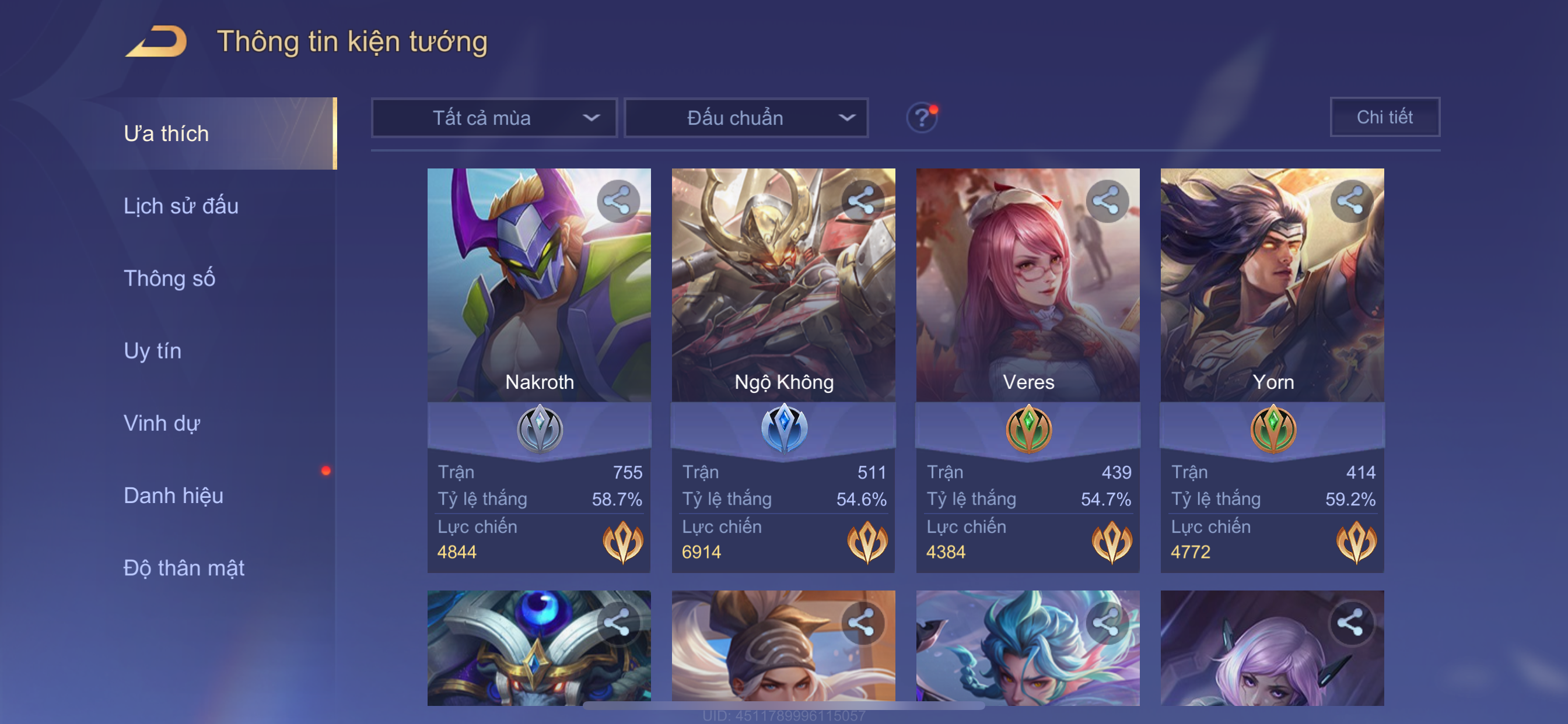Image resolution: width=1568 pixels, height=724 pixels.
Task: Switch to the Lịch sử đấu tab
Action: click(181, 206)
